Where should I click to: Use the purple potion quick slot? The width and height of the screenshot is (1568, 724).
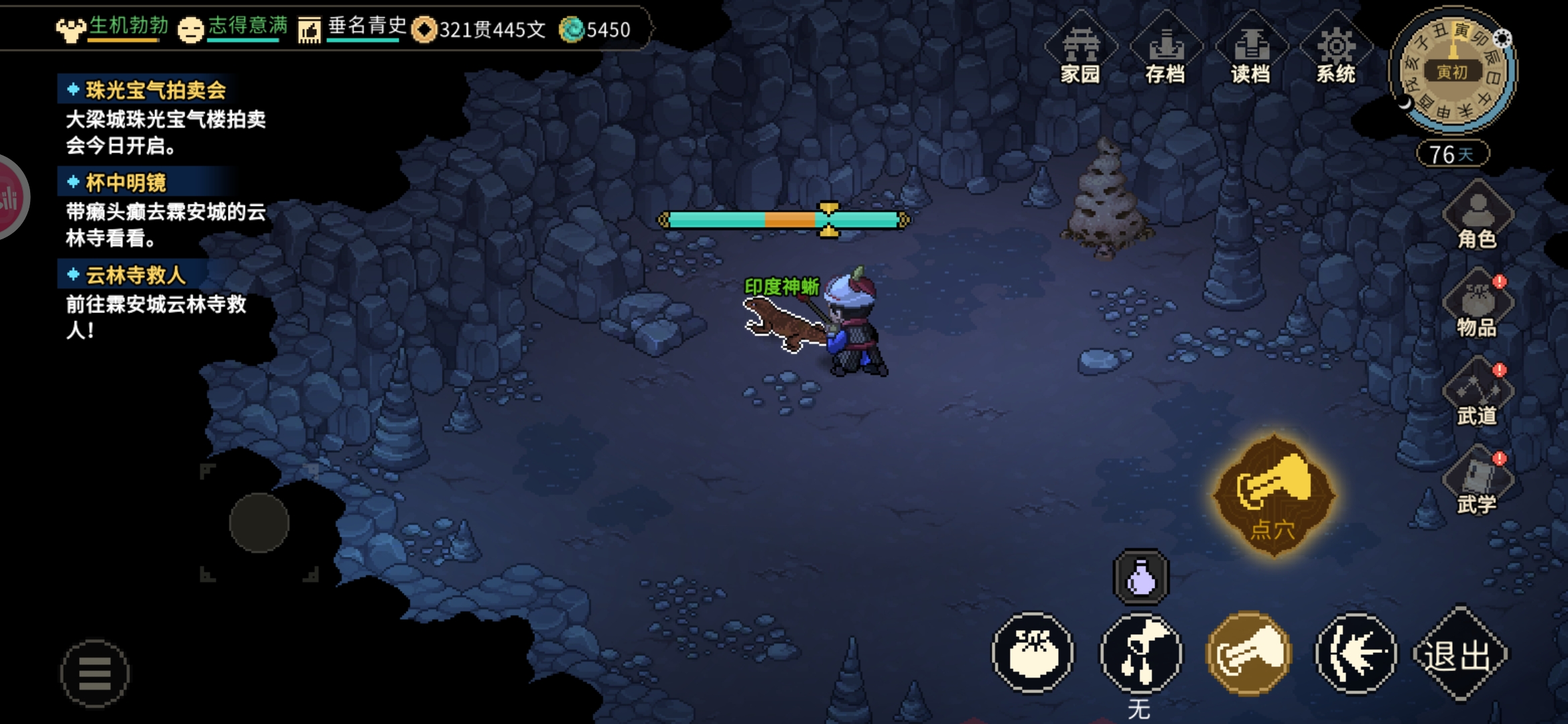point(1140,577)
